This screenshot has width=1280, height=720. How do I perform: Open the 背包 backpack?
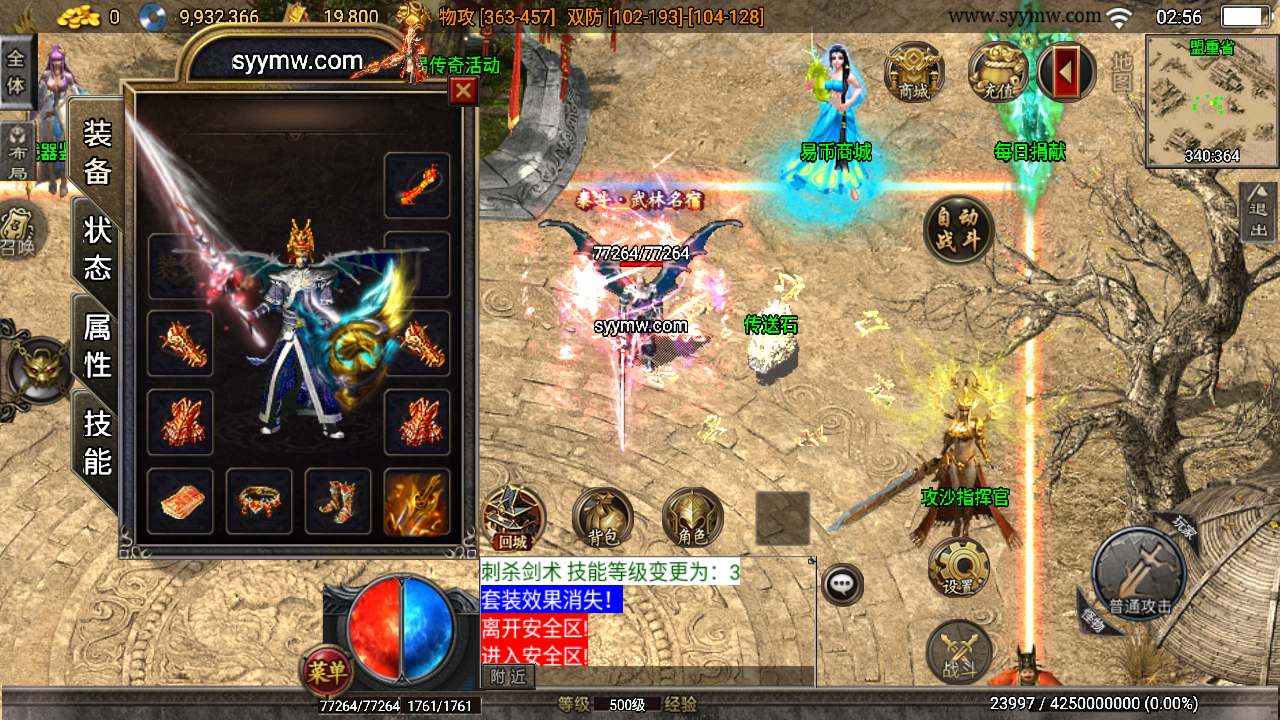pos(602,519)
